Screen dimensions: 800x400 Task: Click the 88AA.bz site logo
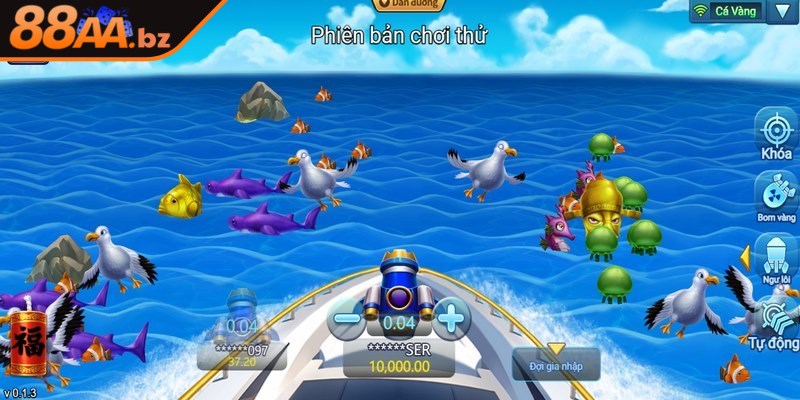point(90,30)
